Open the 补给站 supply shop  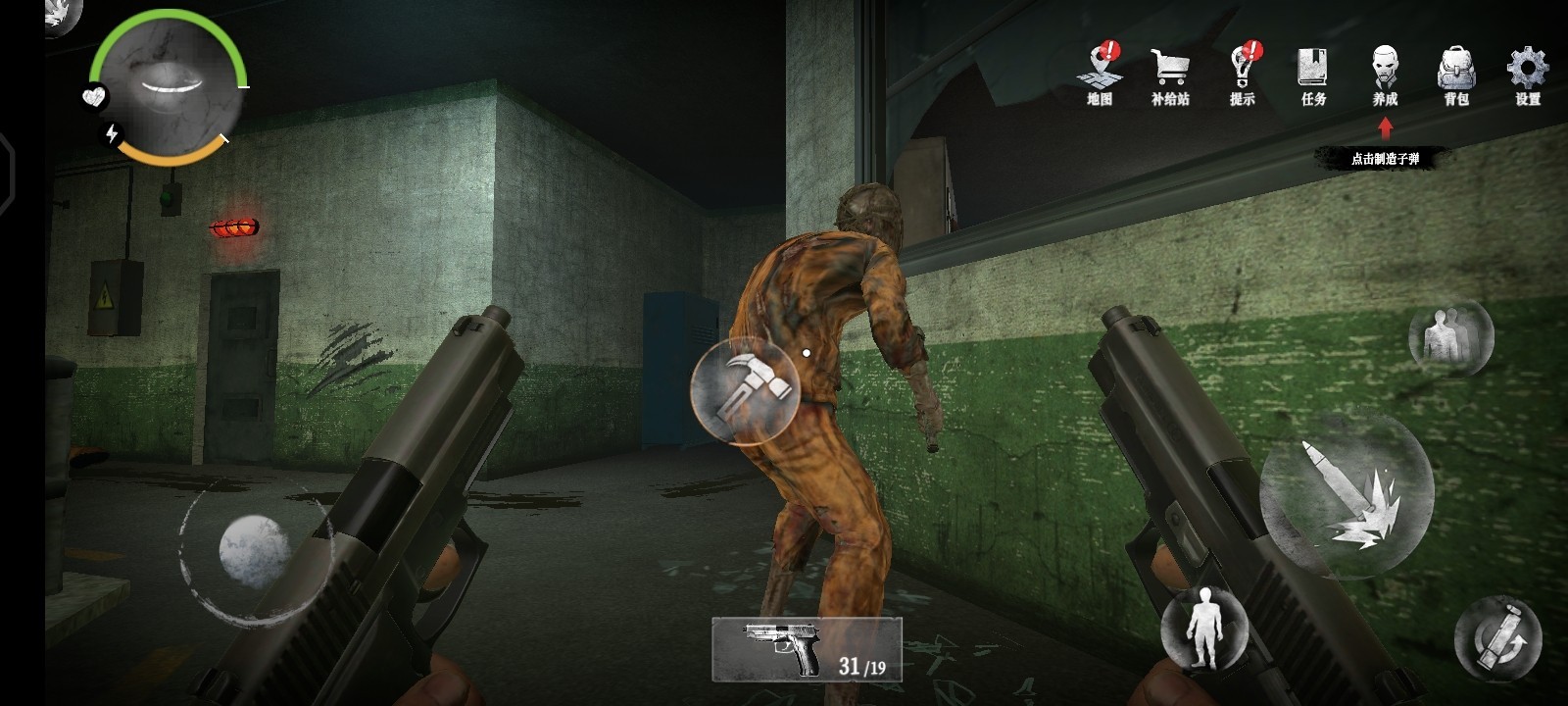(x=1170, y=73)
